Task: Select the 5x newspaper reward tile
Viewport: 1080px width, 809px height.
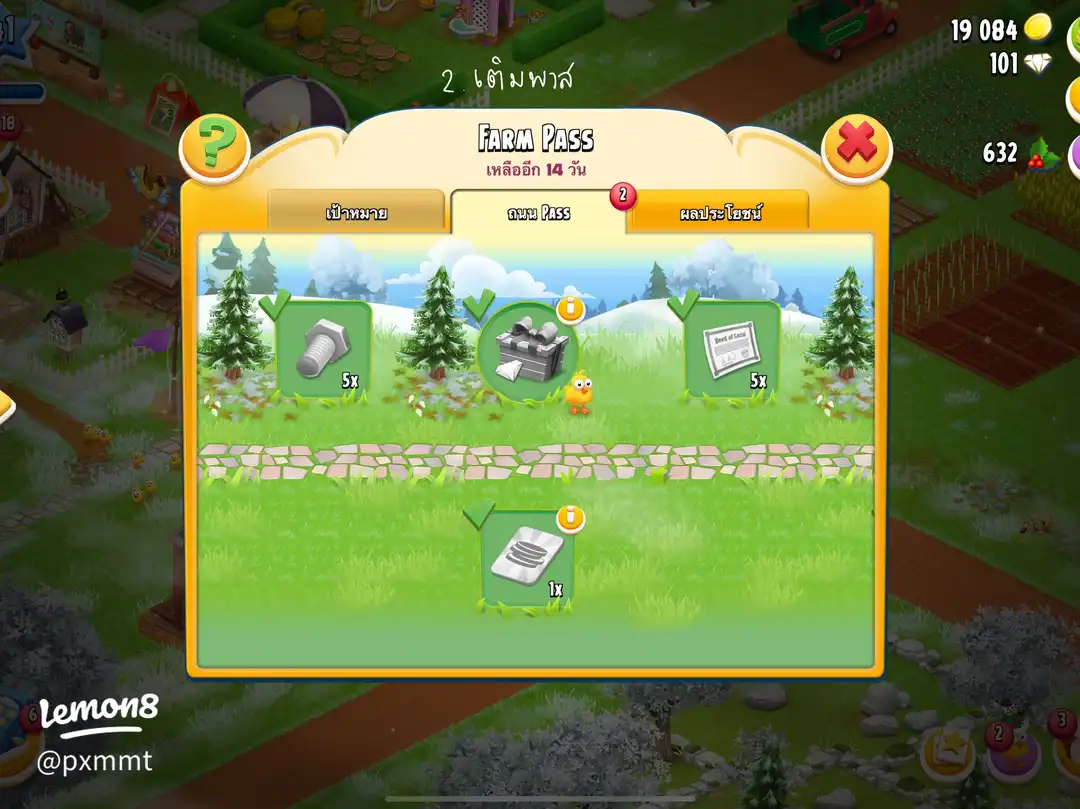Action: [732, 350]
